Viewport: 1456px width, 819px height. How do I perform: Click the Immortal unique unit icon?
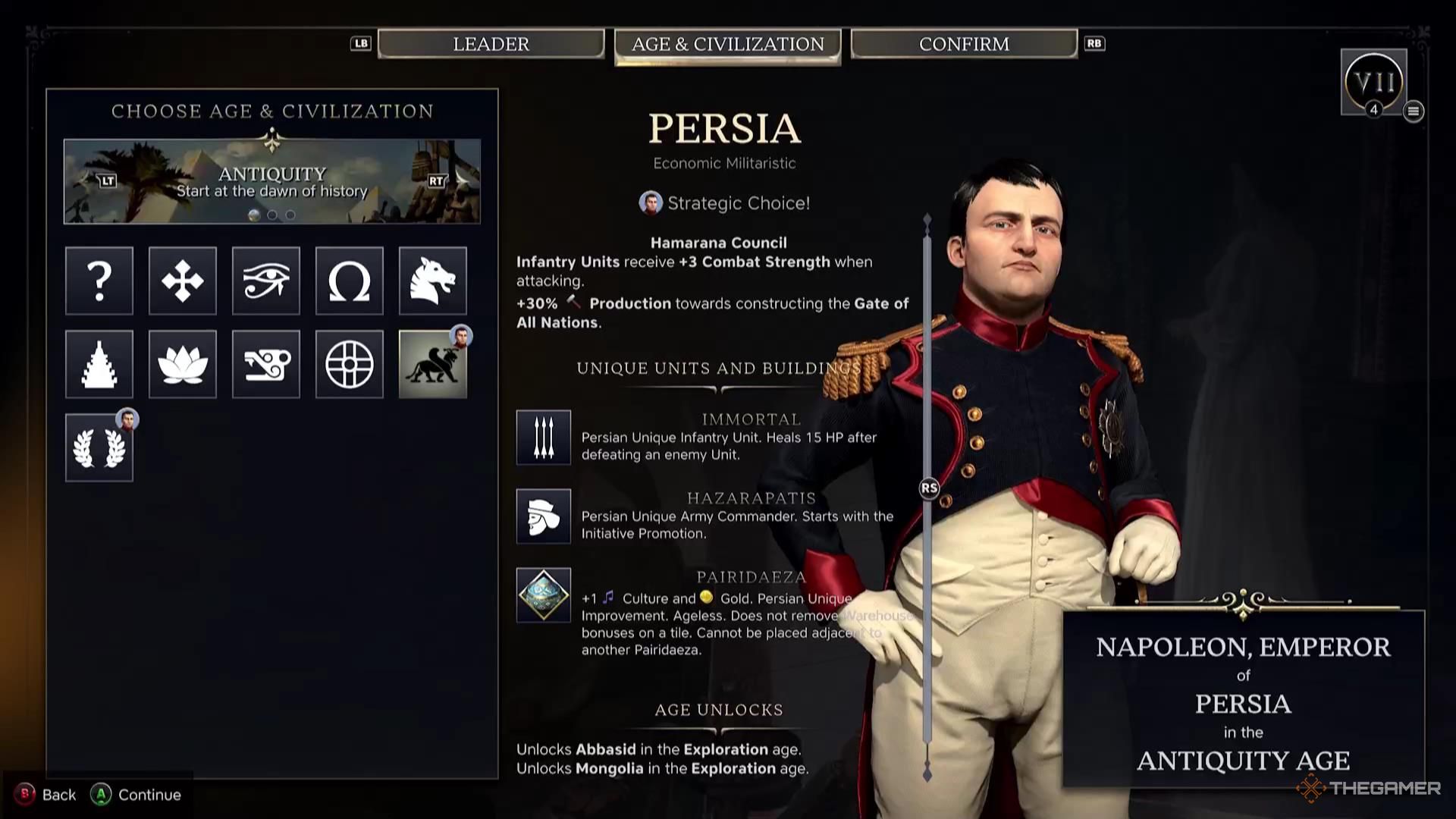coord(544,438)
